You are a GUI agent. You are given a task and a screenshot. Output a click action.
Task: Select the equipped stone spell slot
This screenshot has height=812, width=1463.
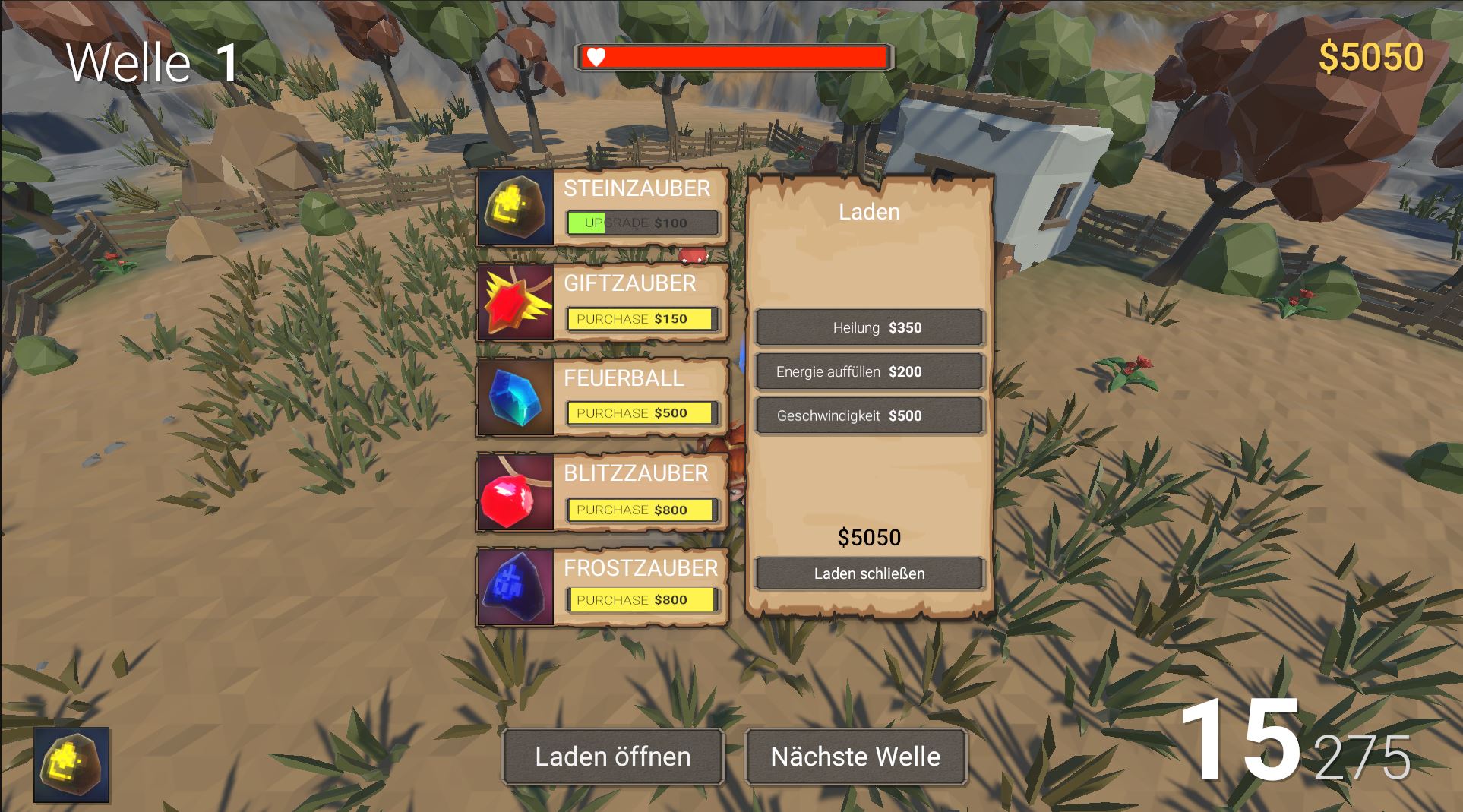[x=71, y=765]
